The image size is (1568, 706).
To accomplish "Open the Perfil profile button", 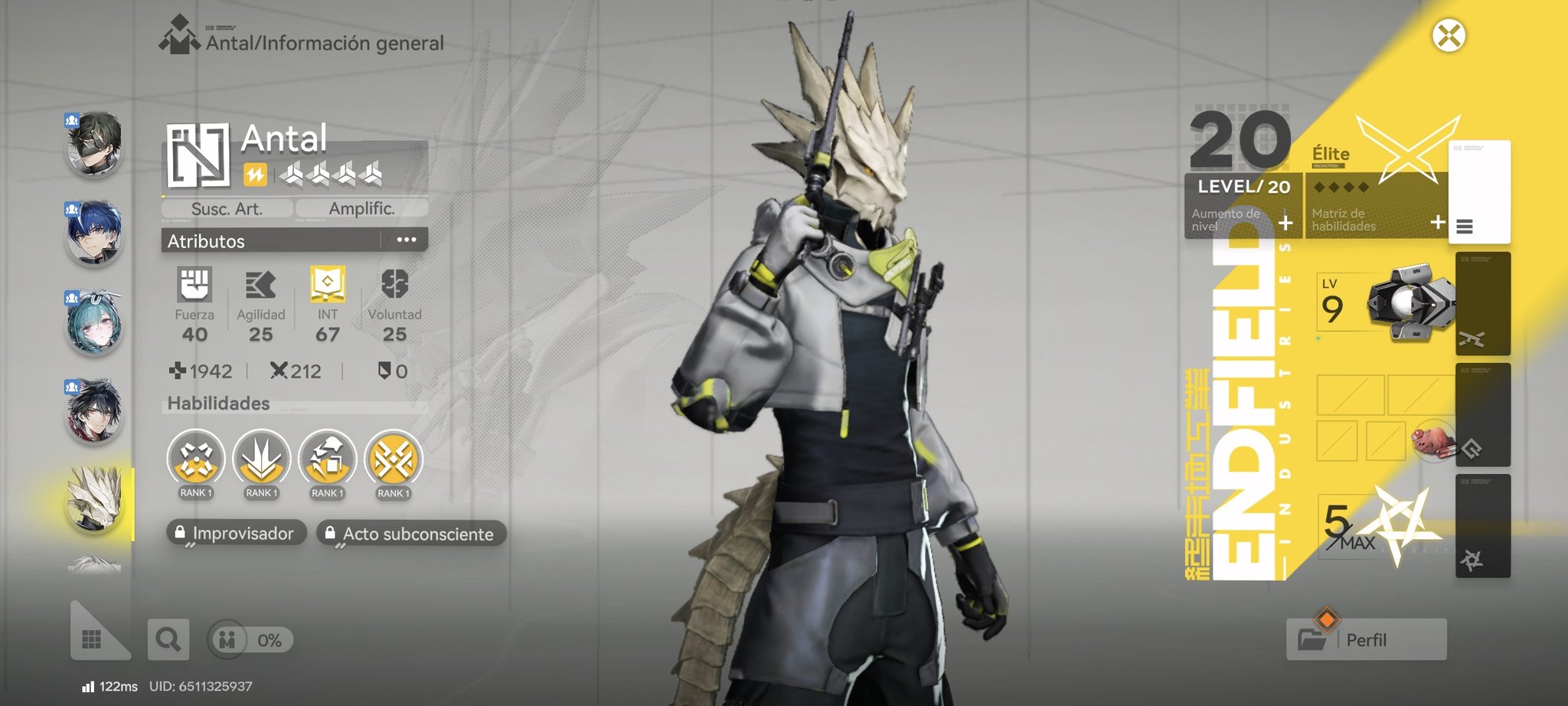I will point(1367,639).
